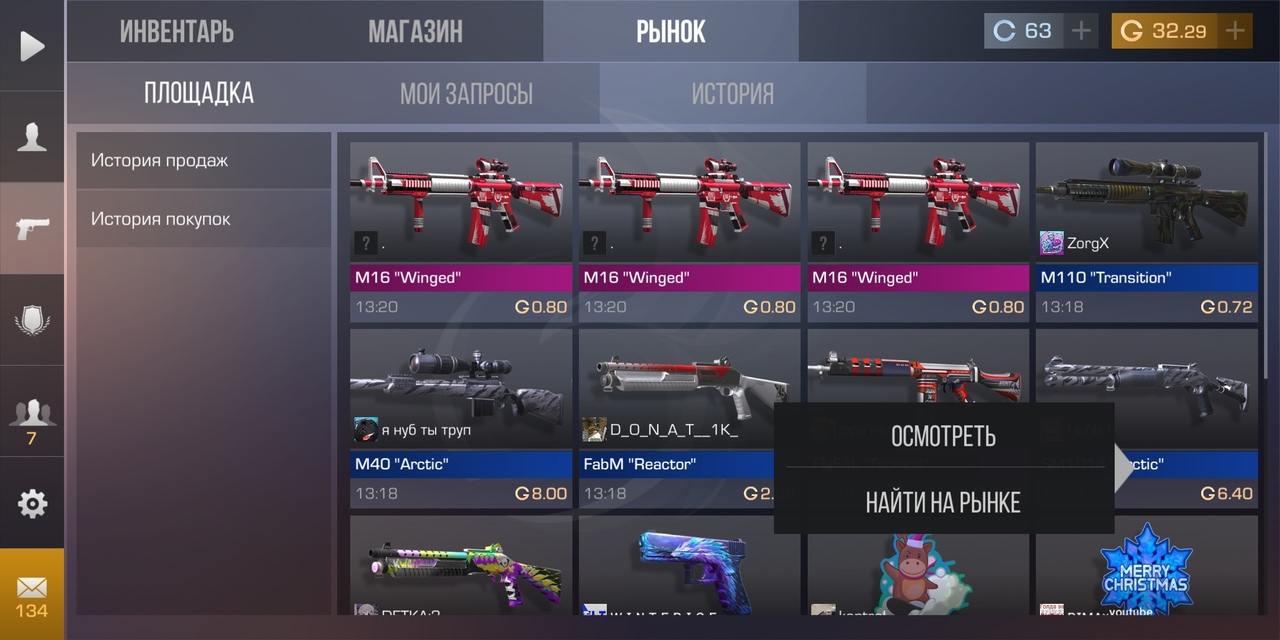Choose НАЙТИ НА РЫНКЕ option
This screenshot has width=1280, height=640.
[x=943, y=502]
